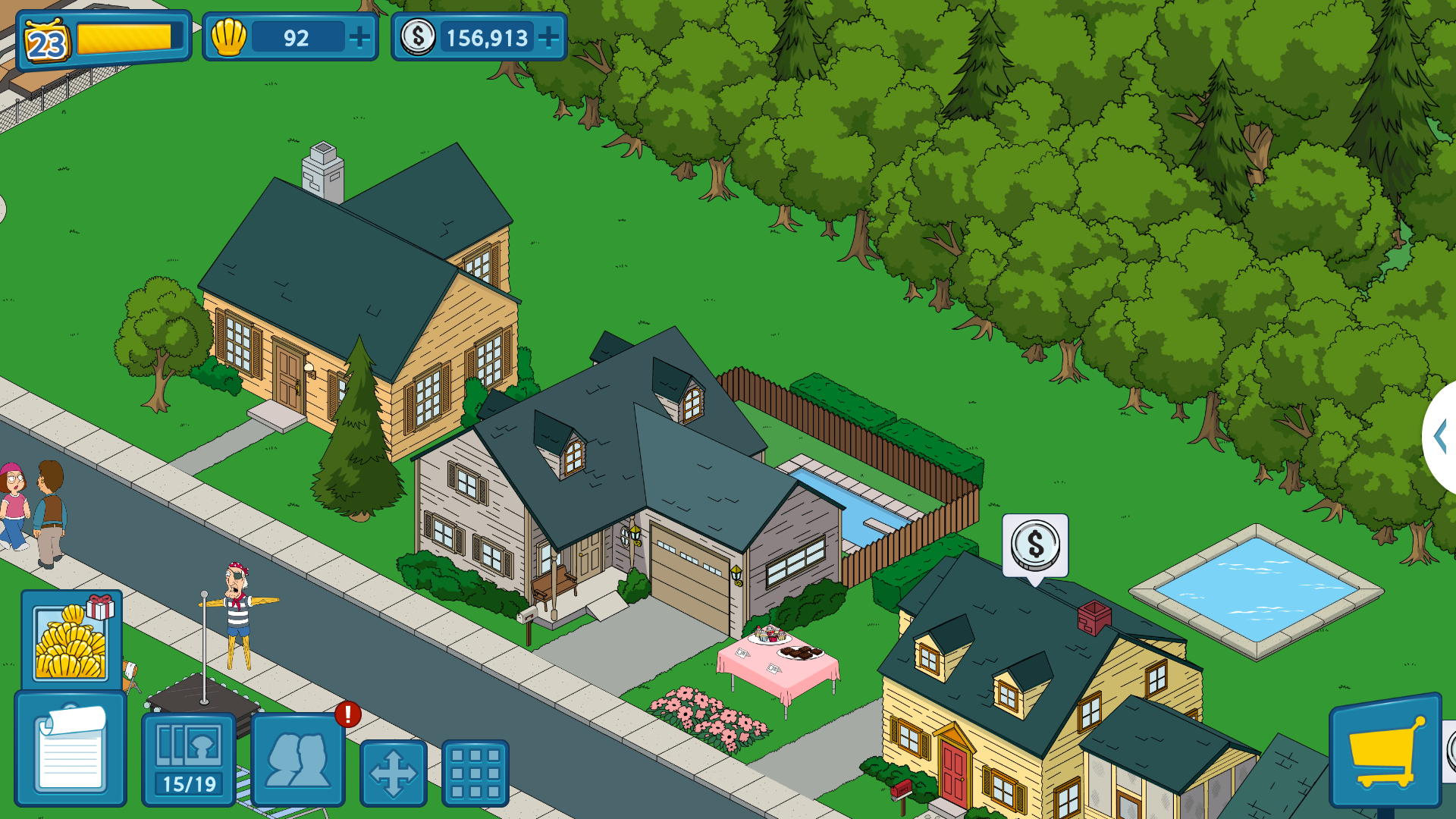Buy more coins with the plus button
1456x819 pixels.
pyautogui.click(x=548, y=37)
